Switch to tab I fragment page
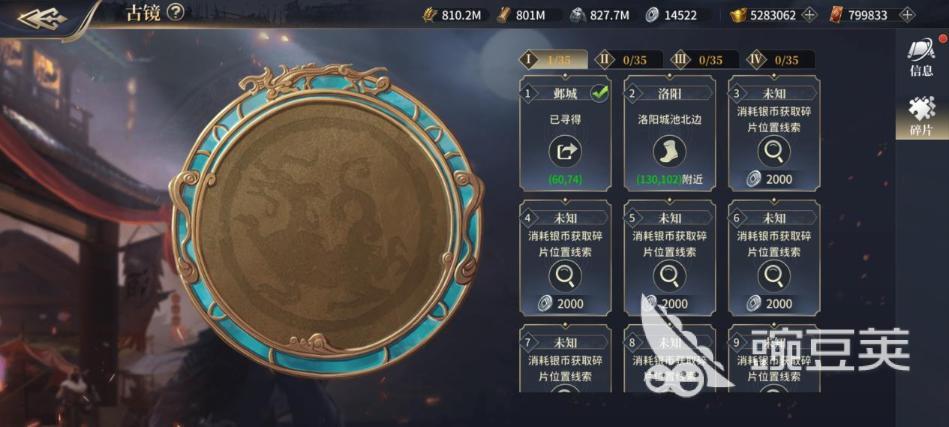Image resolution: width=949 pixels, height=427 pixels. (x=553, y=60)
